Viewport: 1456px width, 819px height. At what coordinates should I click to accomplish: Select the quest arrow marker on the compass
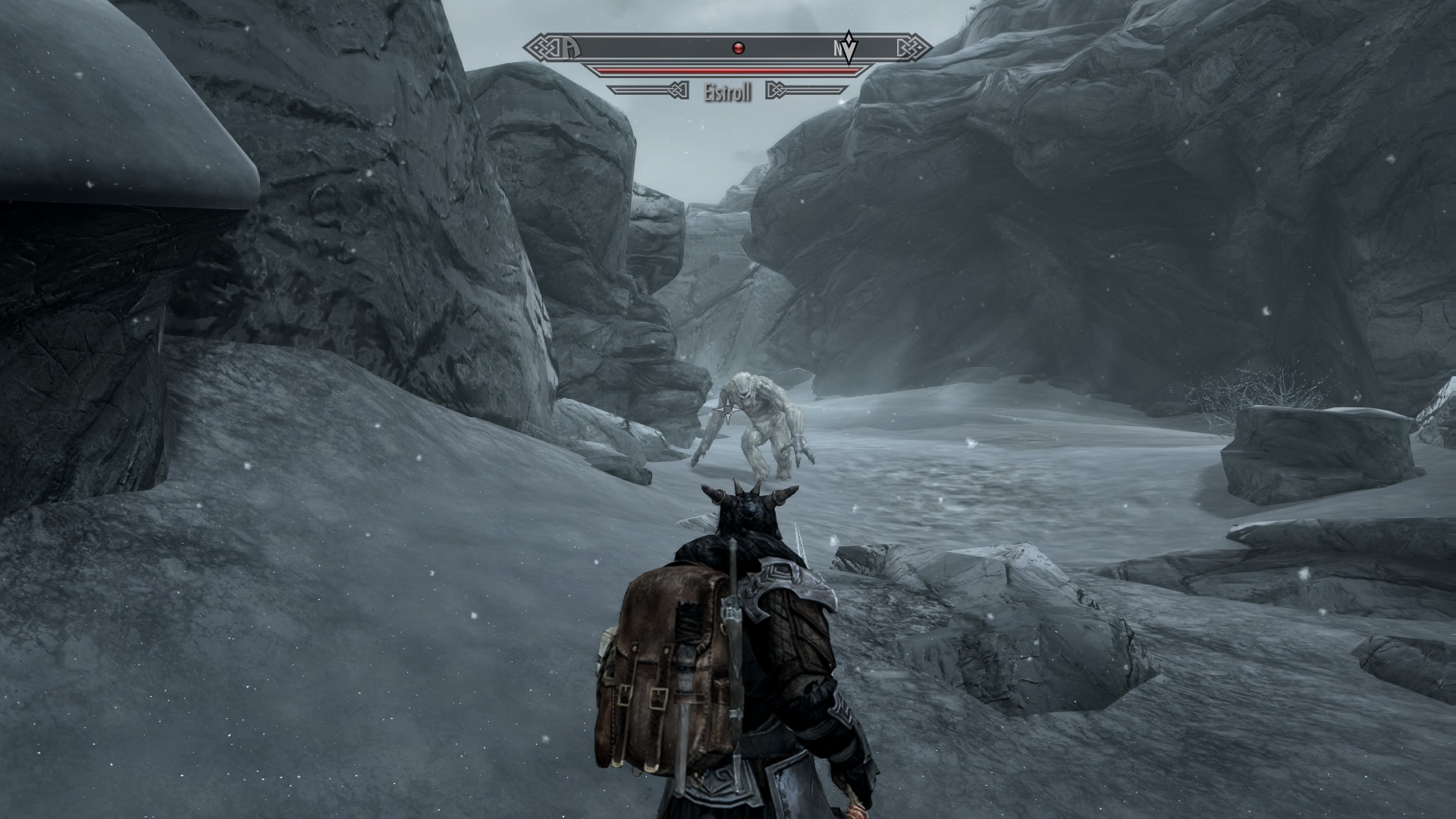tap(851, 49)
